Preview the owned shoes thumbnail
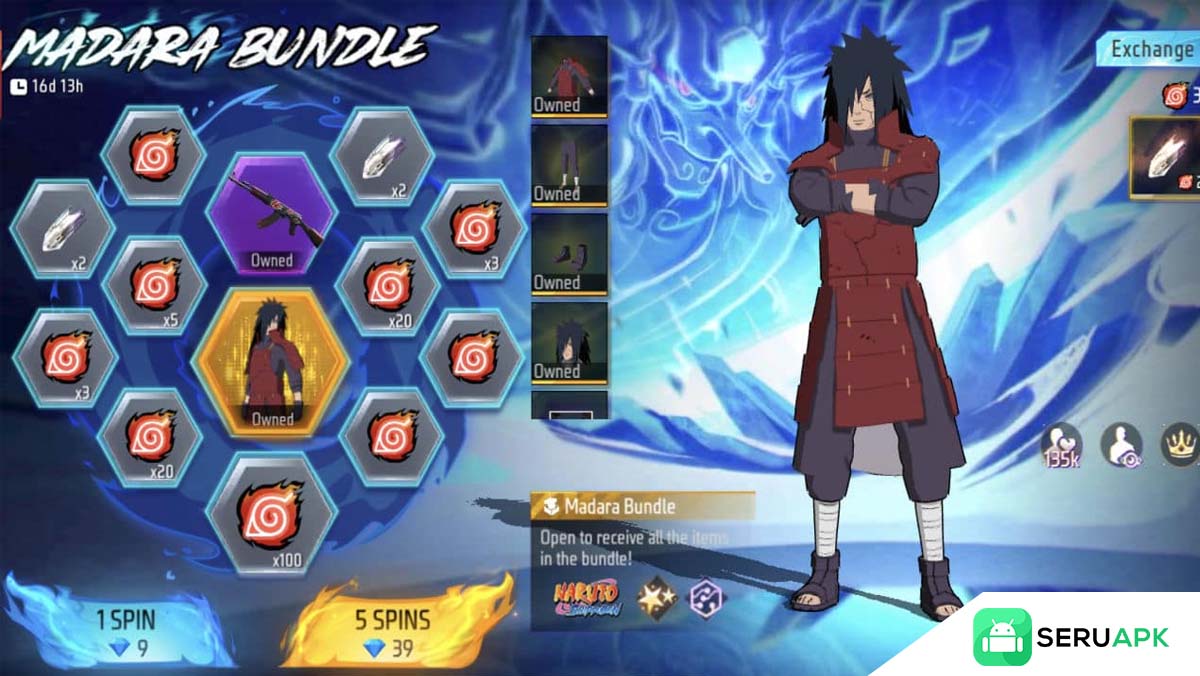The image size is (1200, 676). (569, 253)
